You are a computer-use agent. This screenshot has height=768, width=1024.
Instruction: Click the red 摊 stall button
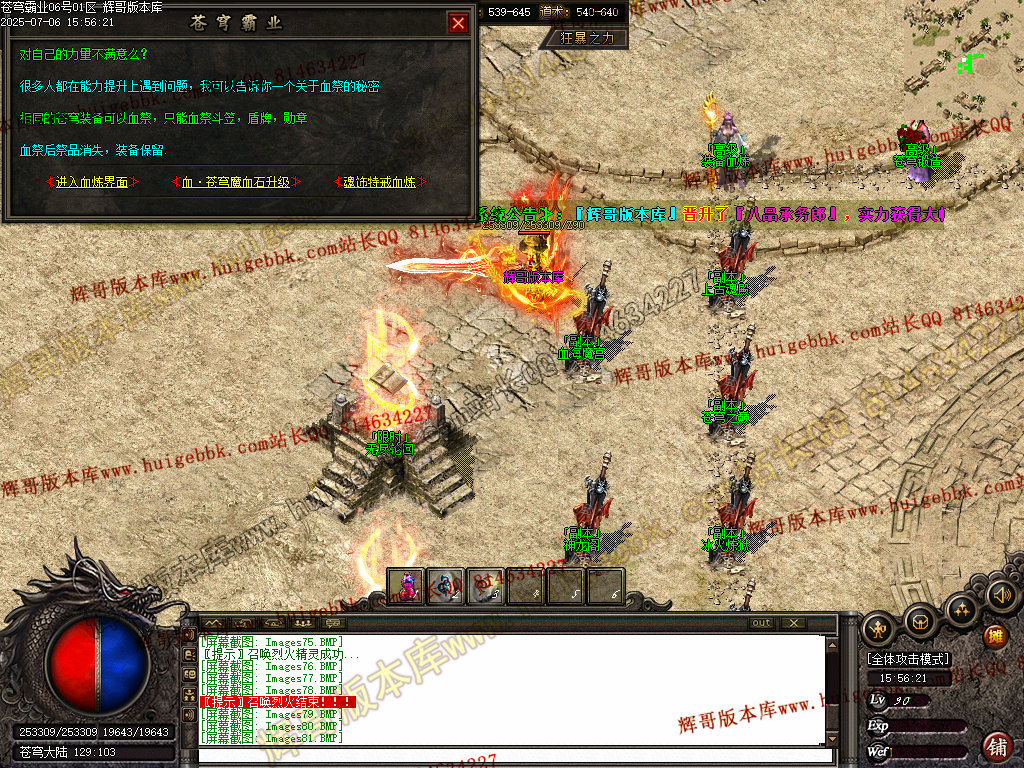995,636
